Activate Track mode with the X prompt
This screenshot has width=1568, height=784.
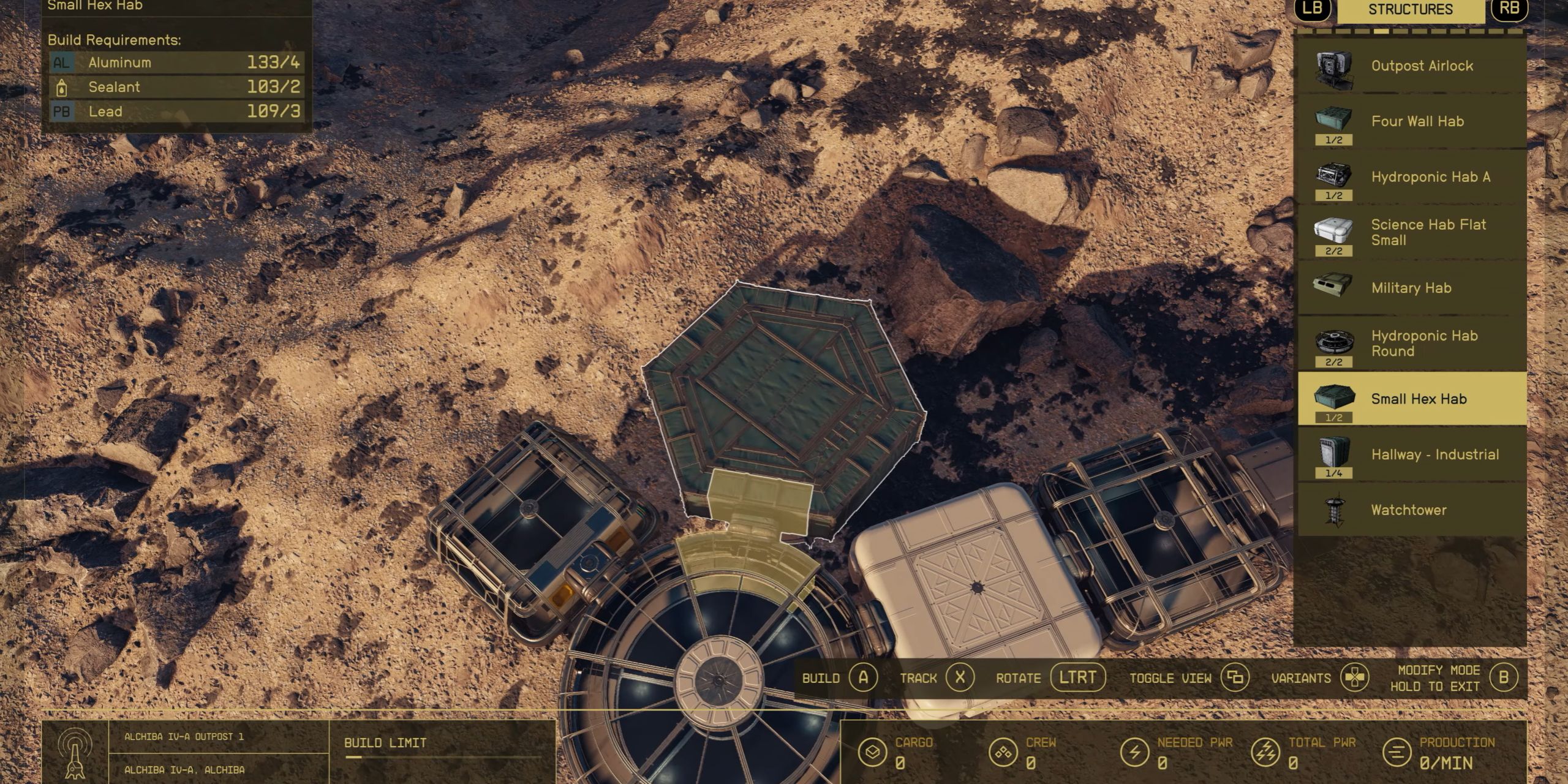959,678
